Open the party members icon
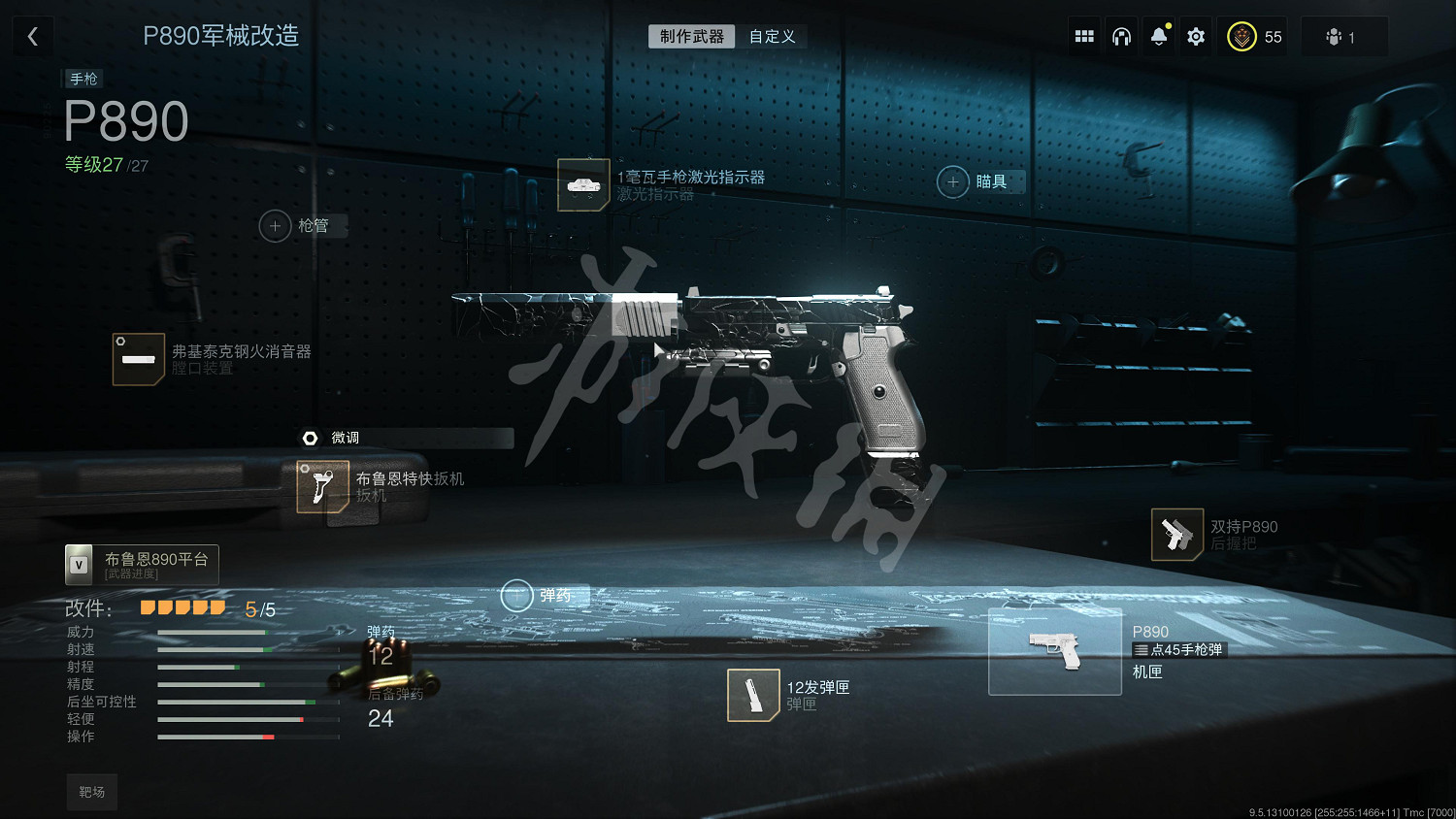Viewport: 1456px width, 819px height. click(1341, 37)
